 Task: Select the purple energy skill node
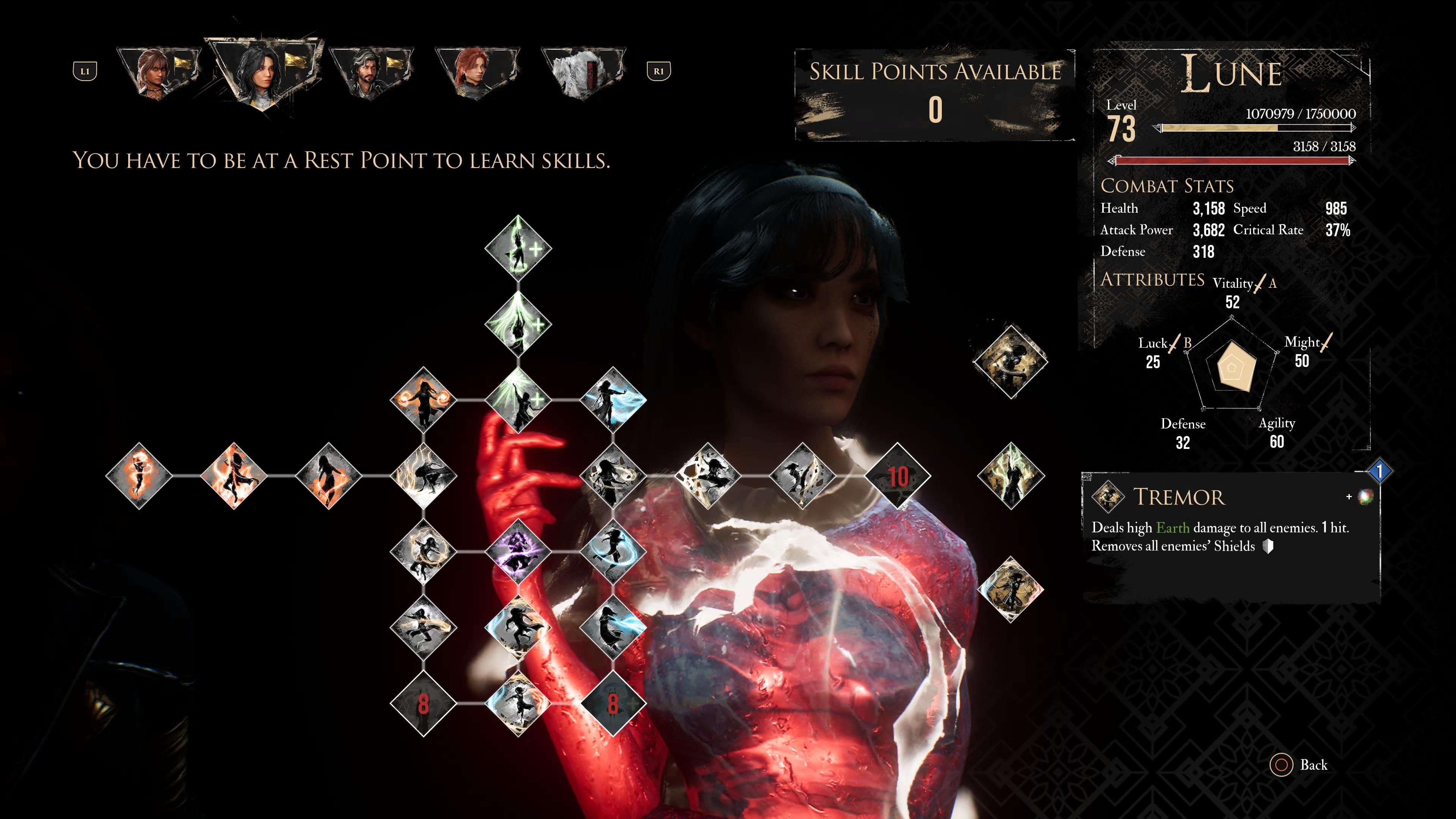coord(518,551)
